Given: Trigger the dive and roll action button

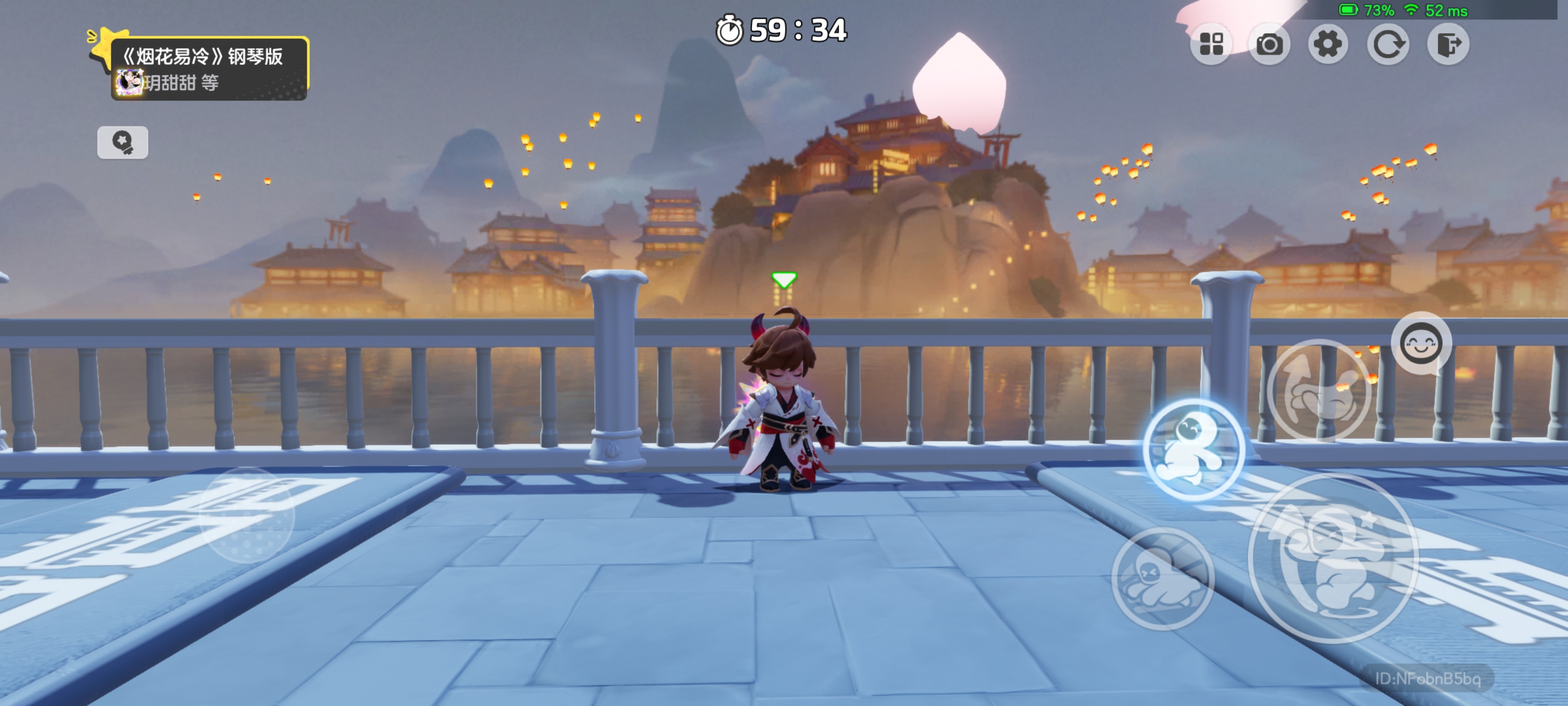Looking at the screenshot, I should pyautogui.click(x=1163, y=578).
